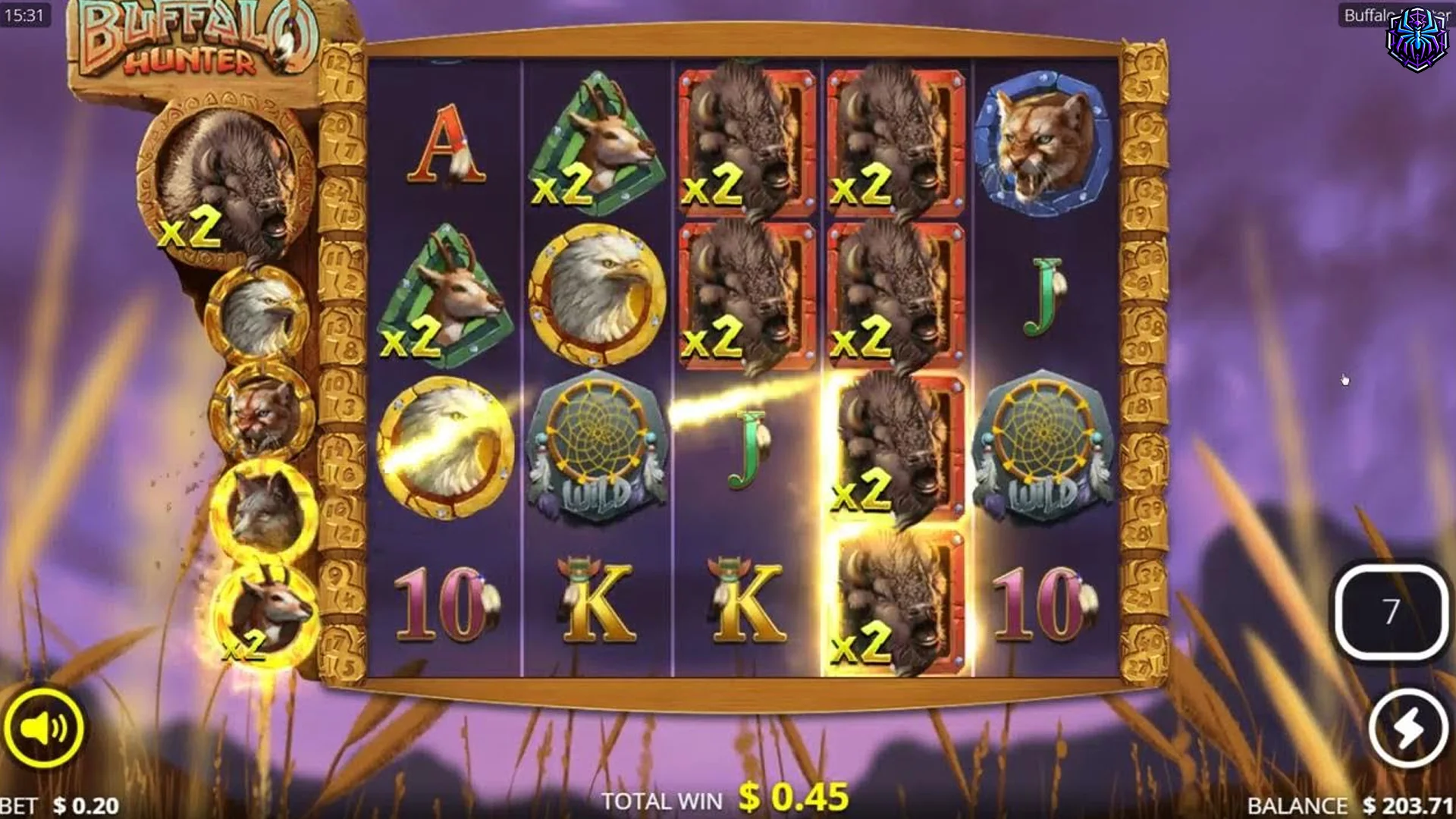Image resolution: width=1456 pixels, height=819 pixels.
Task: Open the bet amount setting
Action: coord(61,805)
